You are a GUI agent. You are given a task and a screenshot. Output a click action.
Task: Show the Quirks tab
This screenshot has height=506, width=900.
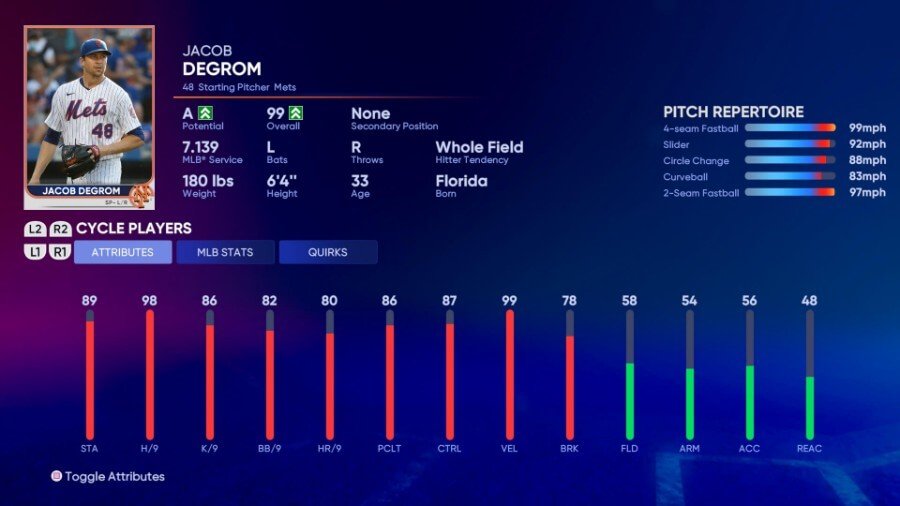tap(328, 252)
